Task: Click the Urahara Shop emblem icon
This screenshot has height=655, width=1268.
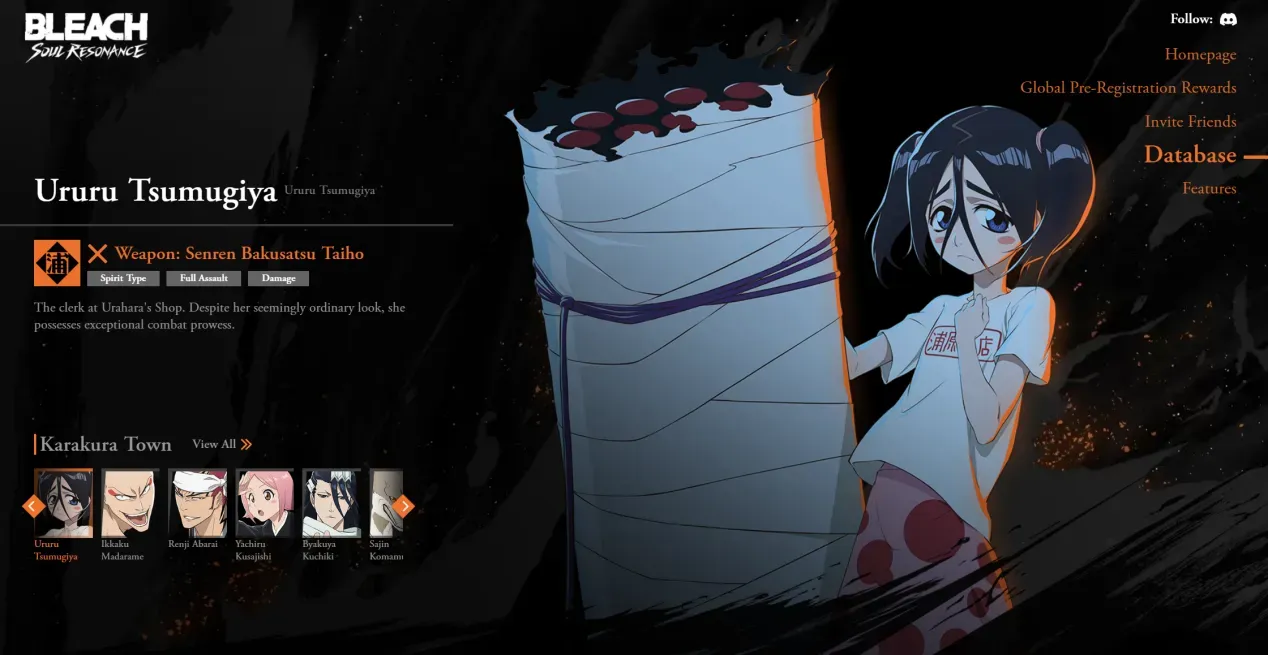Action: pos(57,263)
